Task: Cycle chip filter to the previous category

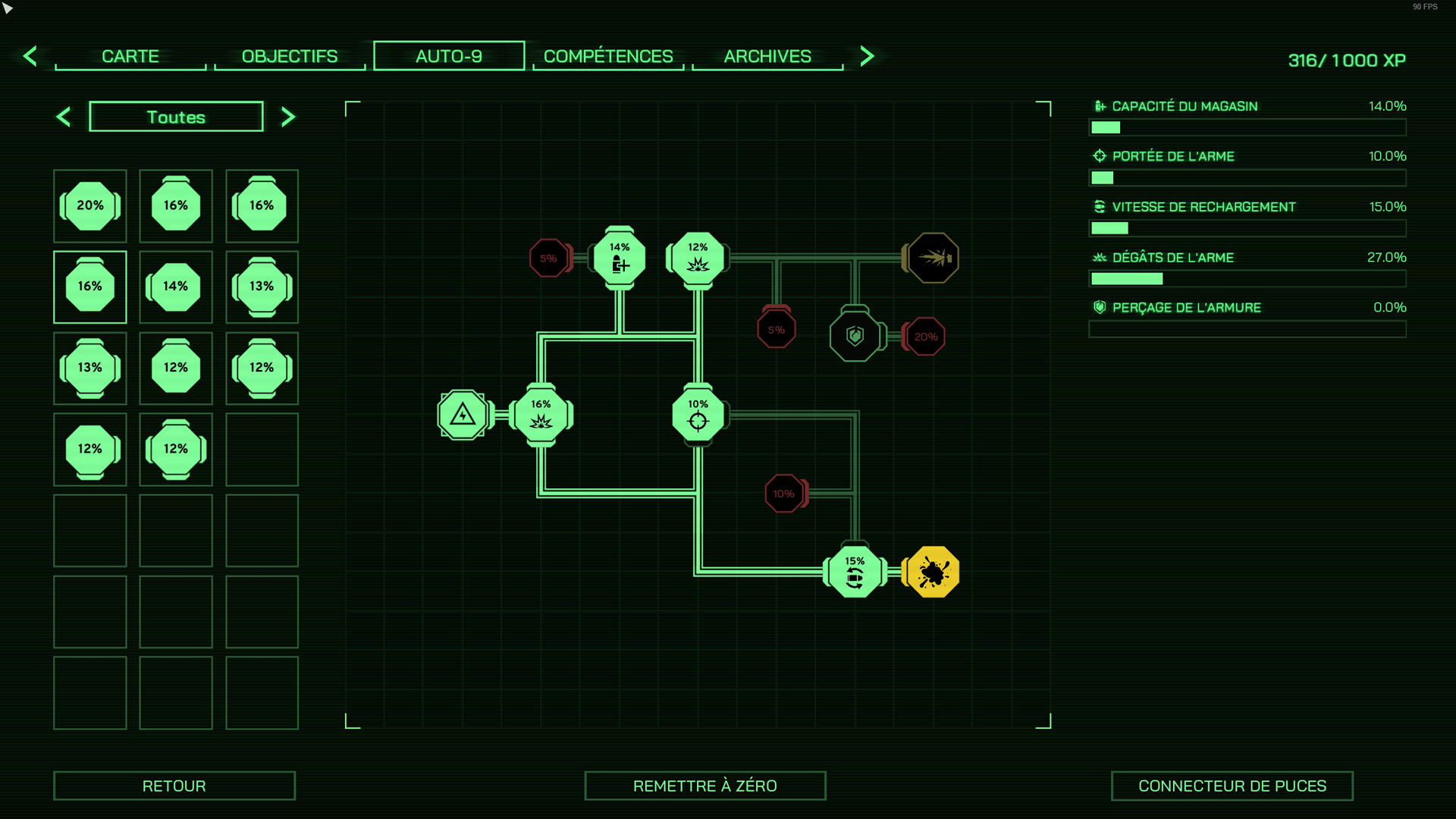Action: [x=64, y=117]
